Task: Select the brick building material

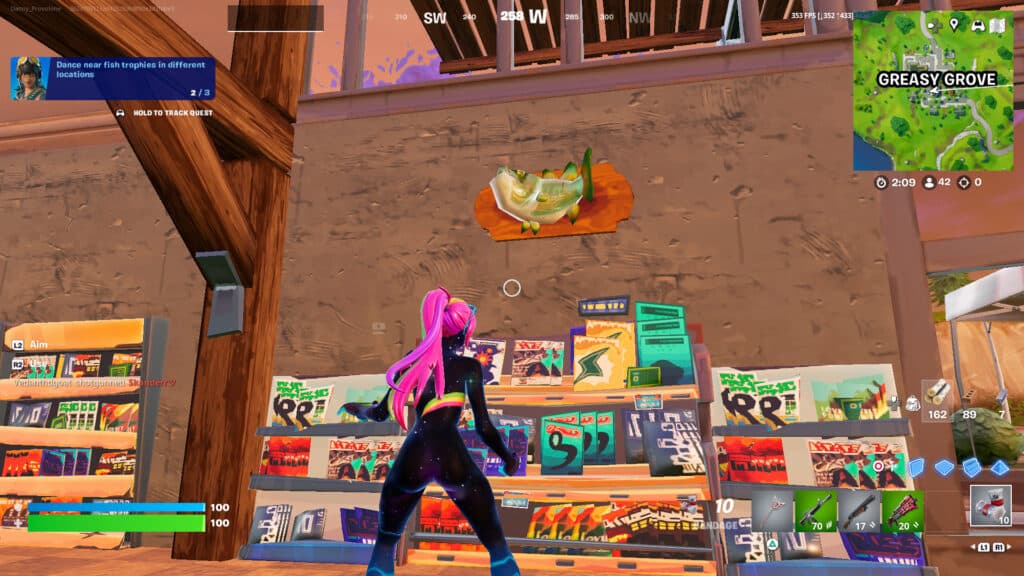Action: (x=971, y=399)
